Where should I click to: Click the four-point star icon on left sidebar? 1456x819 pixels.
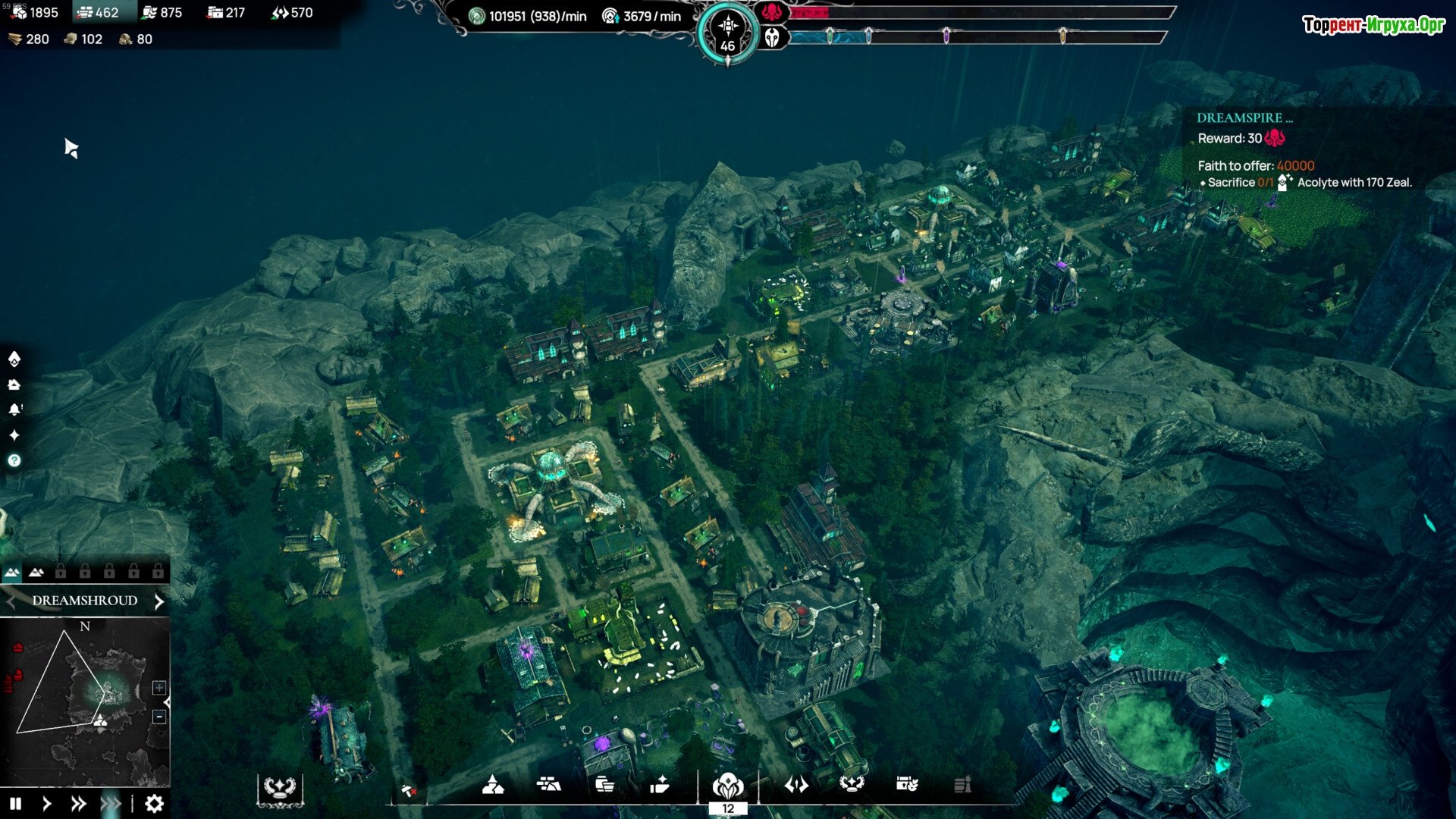pos(14,435)
